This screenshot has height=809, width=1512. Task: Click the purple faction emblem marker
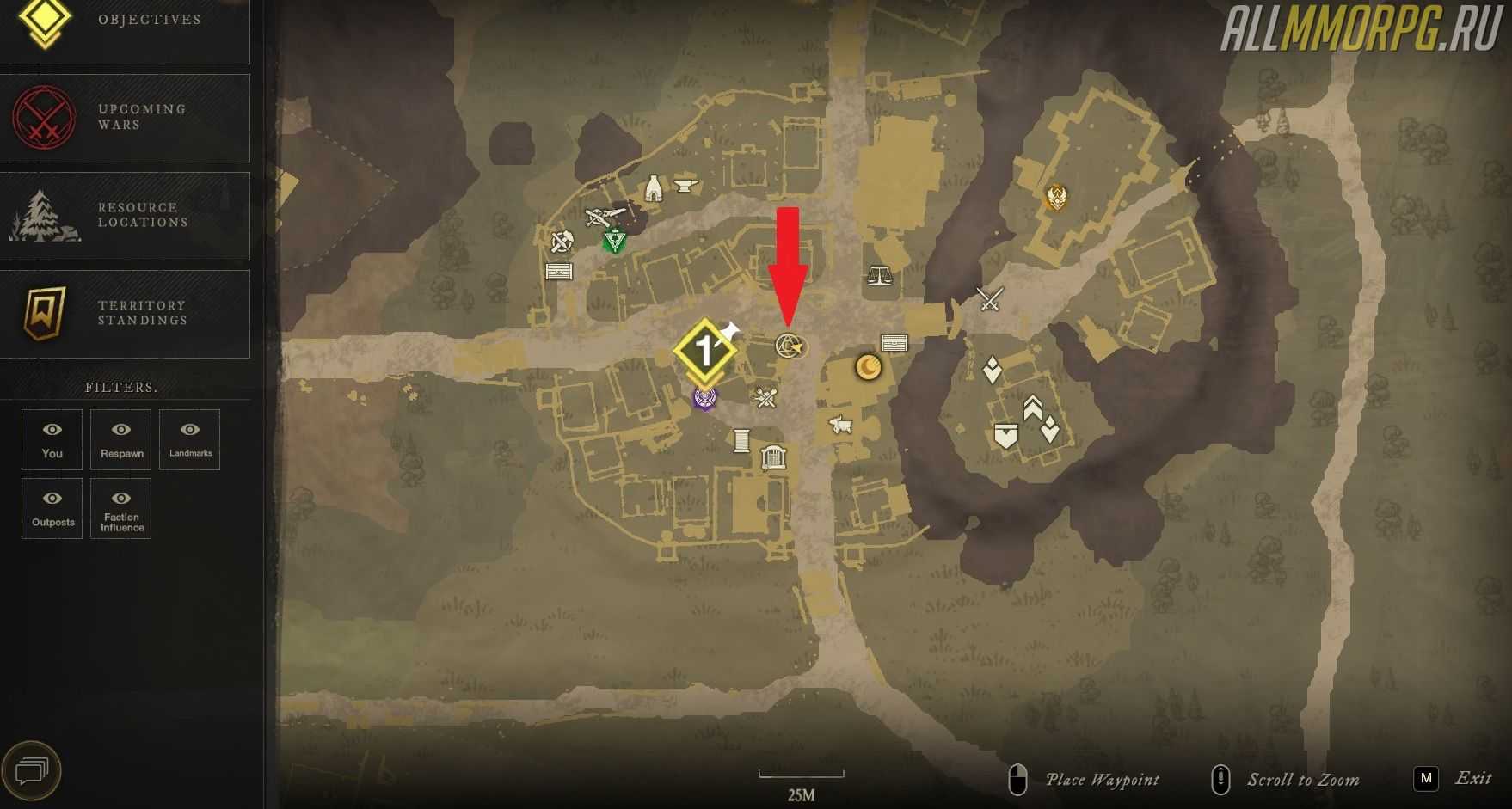click(x=705, y=398)
